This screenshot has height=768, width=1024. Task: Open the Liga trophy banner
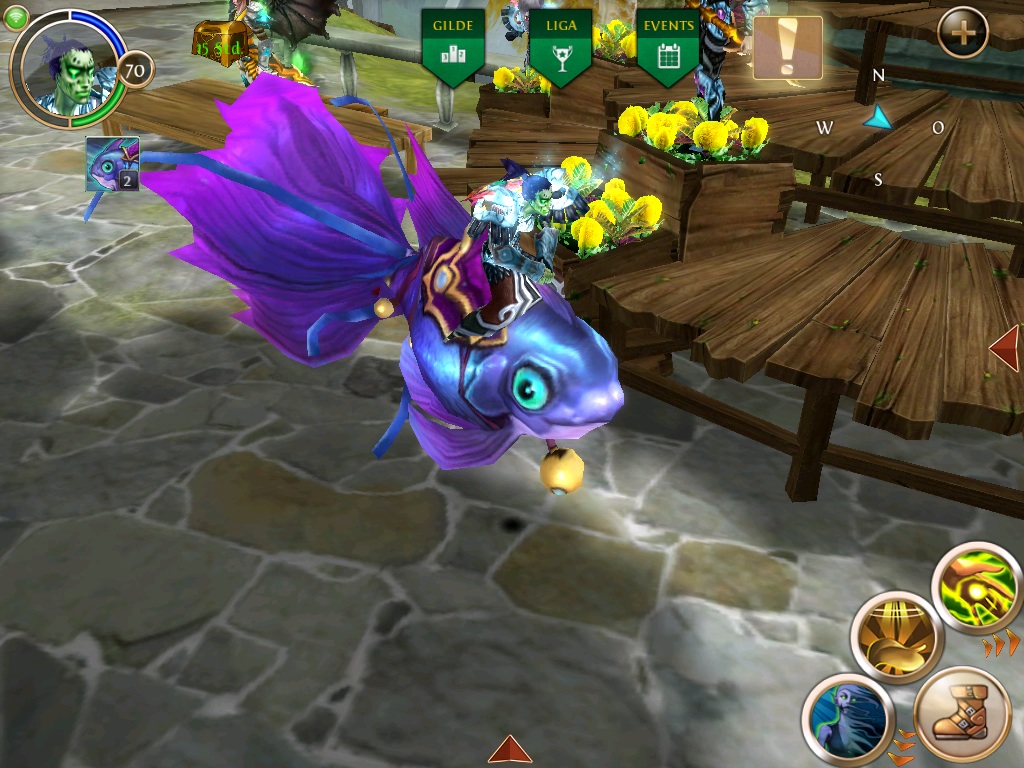tap(560, 47)
